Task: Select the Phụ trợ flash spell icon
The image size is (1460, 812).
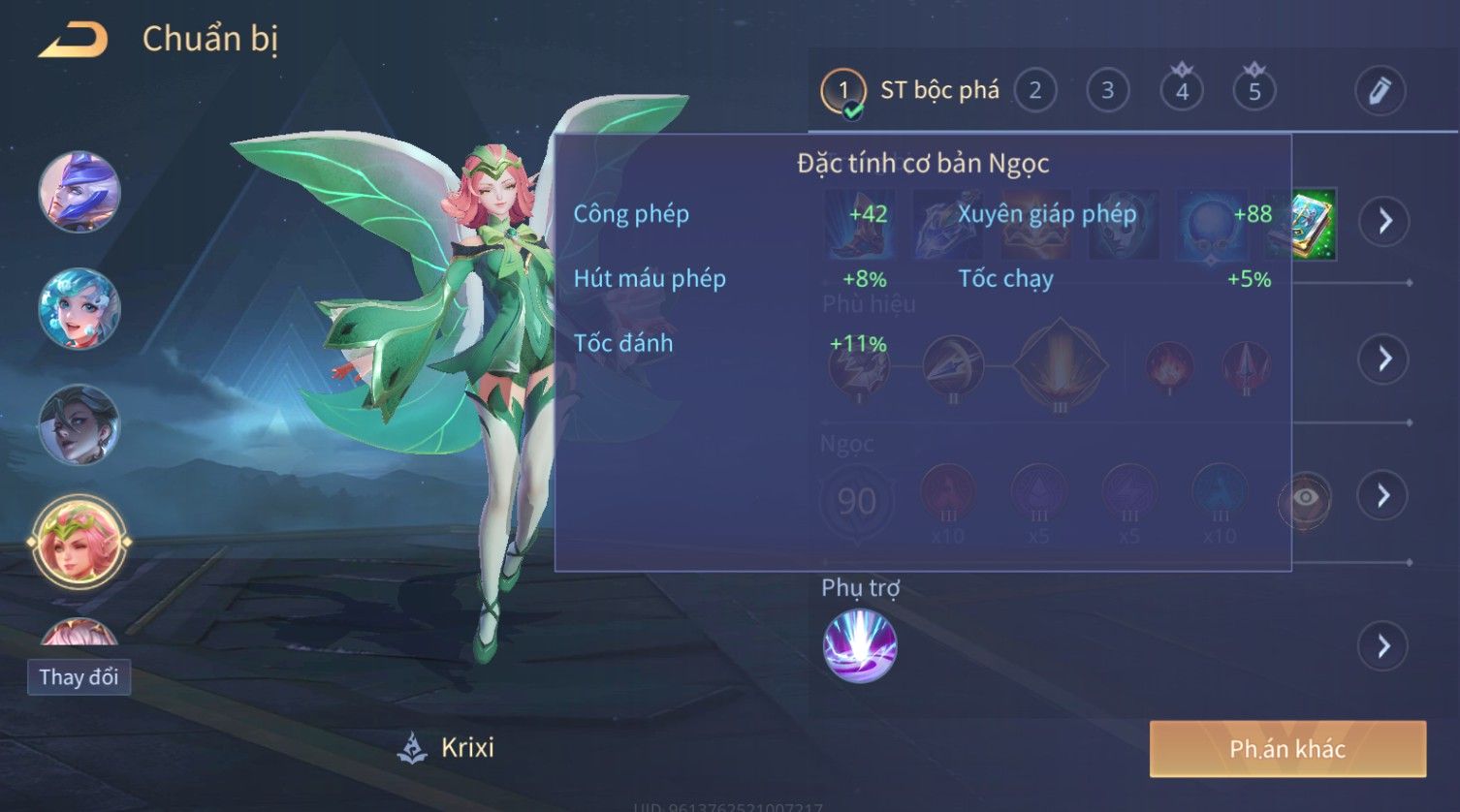Action: (x=860, y=645)
